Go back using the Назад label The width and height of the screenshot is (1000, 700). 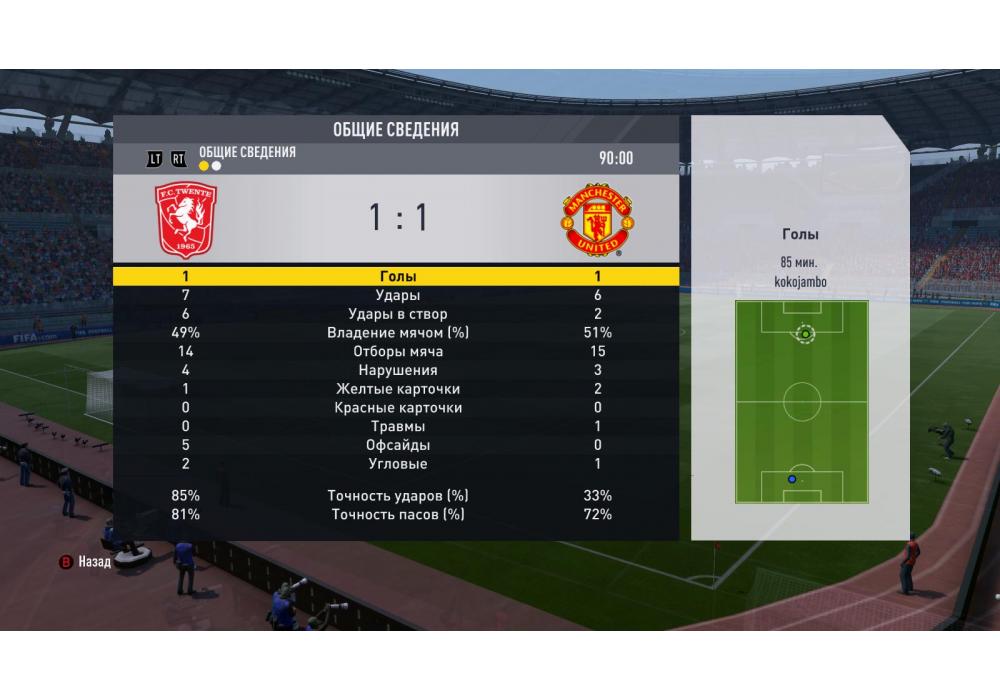pos(96,562)
